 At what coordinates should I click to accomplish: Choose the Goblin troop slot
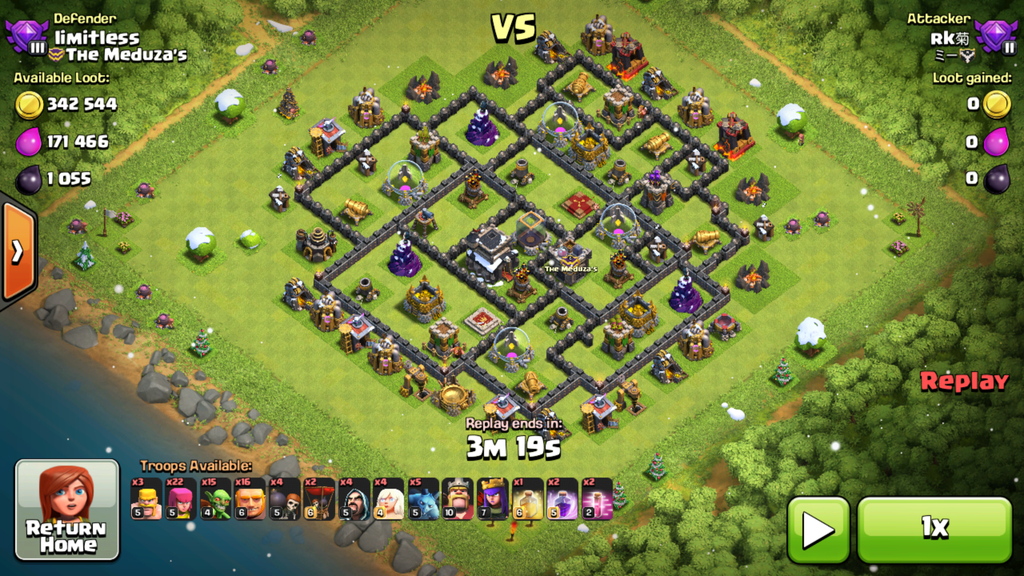tap(215, 499)
